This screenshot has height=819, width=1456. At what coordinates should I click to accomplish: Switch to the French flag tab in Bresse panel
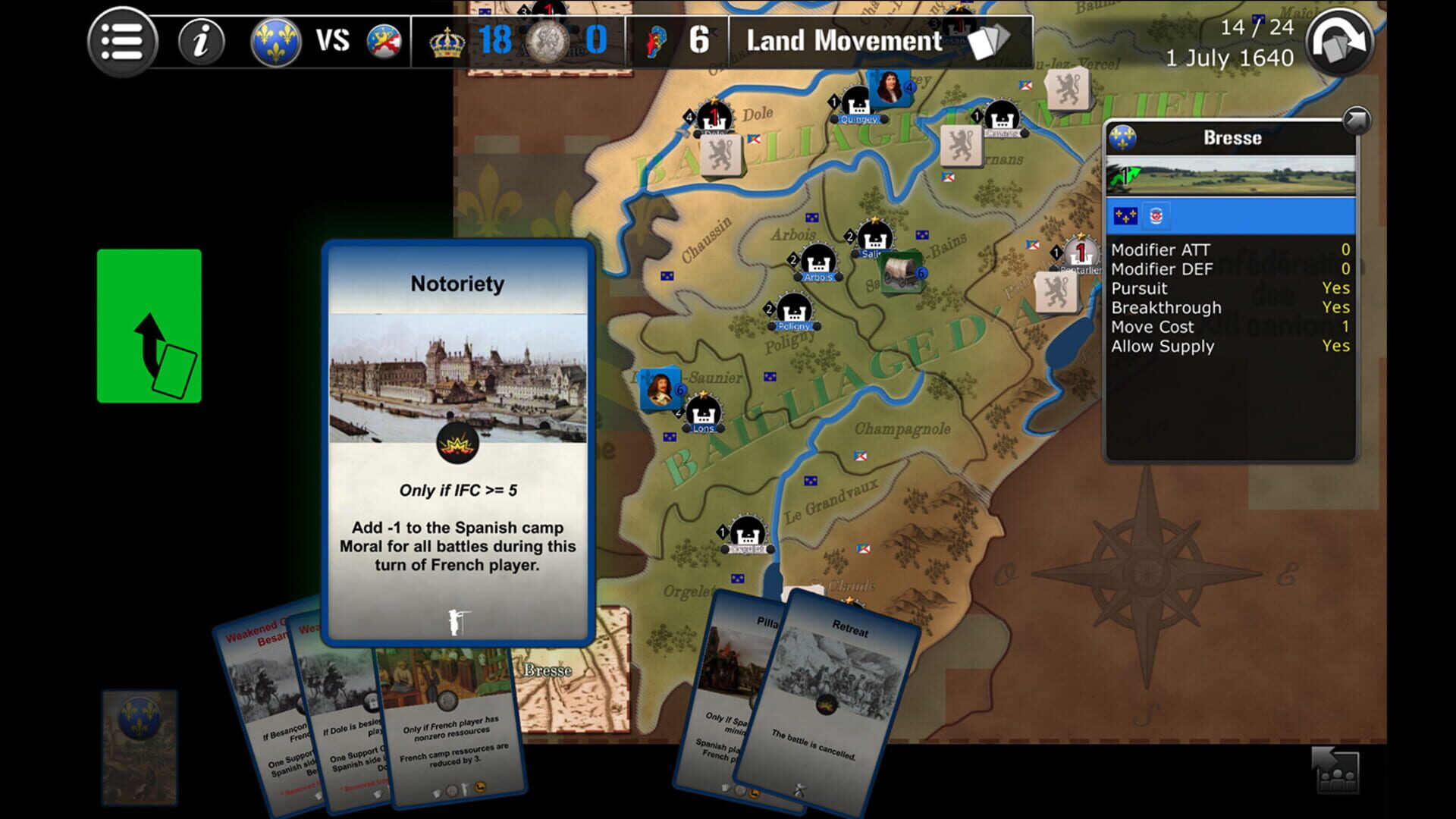(1127, 218)
